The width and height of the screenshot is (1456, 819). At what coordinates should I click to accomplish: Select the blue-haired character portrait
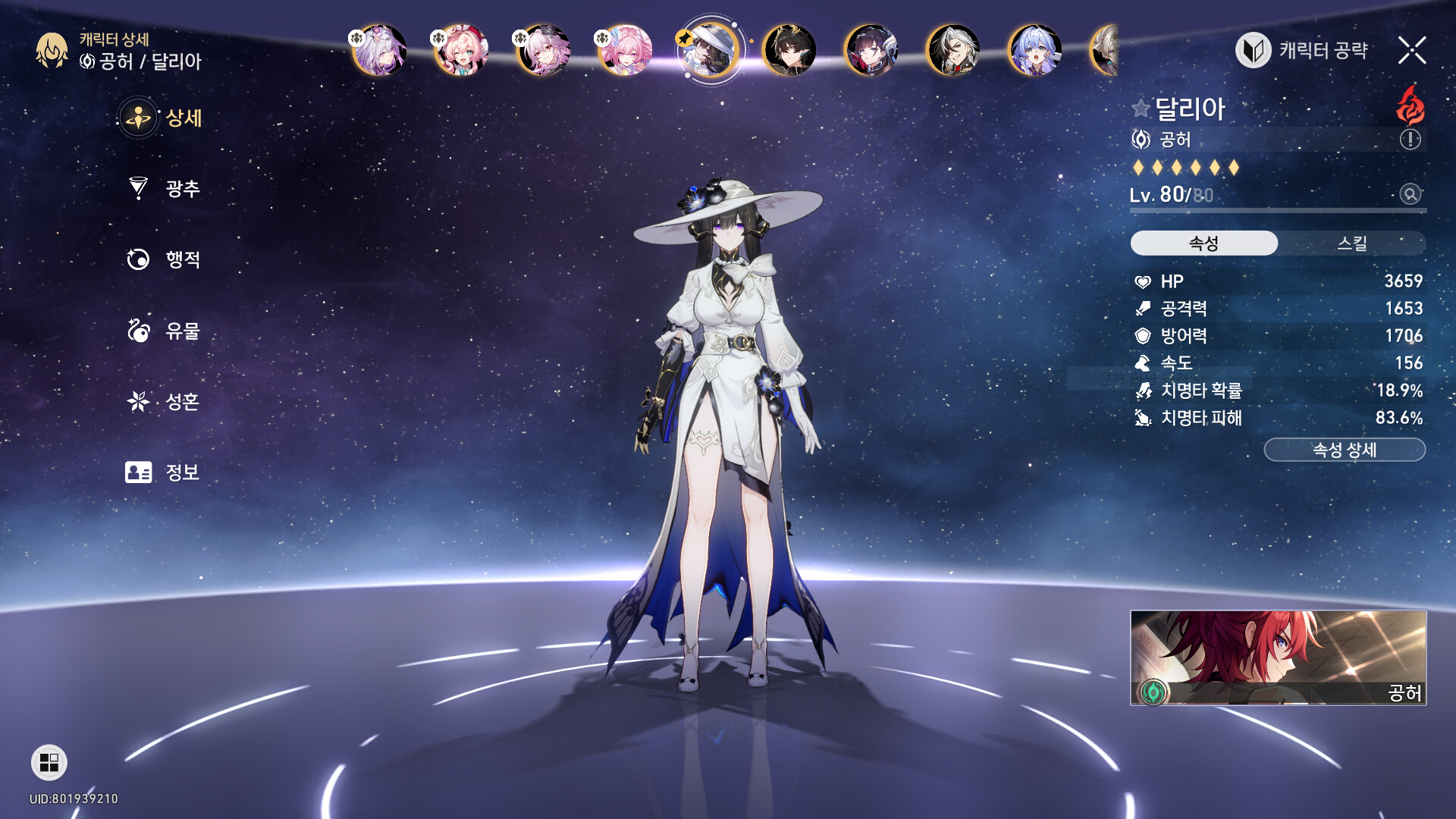click(x=1035, y=51)
